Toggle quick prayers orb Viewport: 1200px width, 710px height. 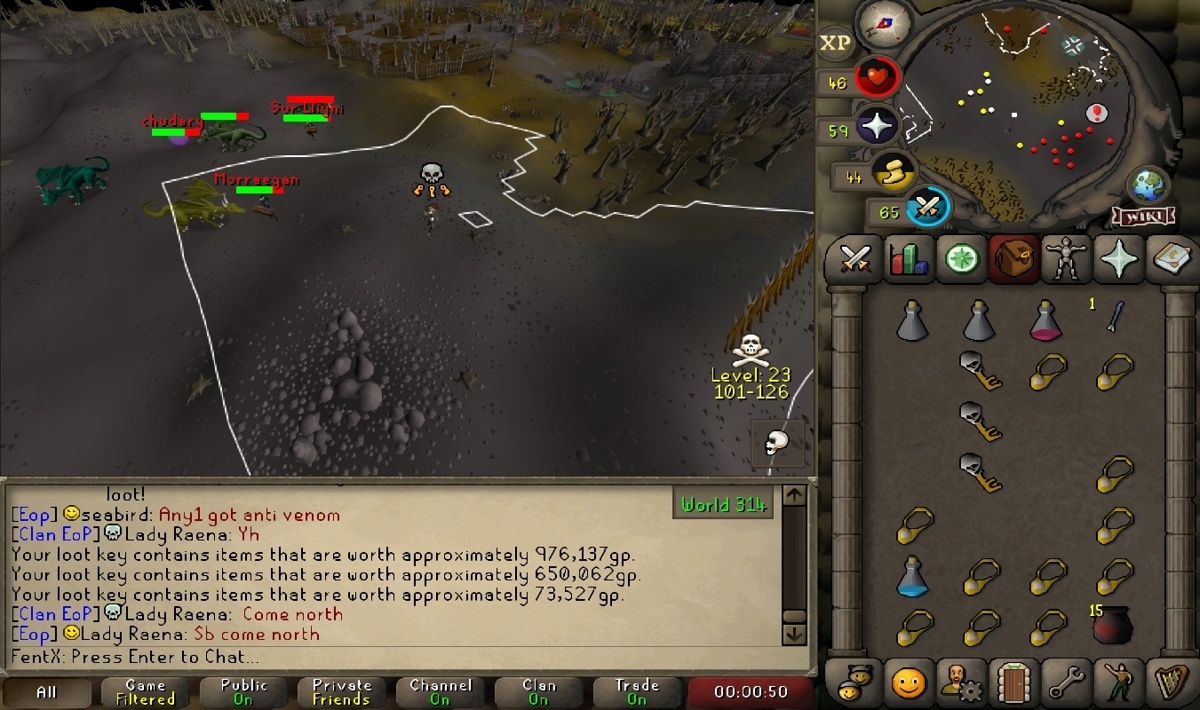878,128
